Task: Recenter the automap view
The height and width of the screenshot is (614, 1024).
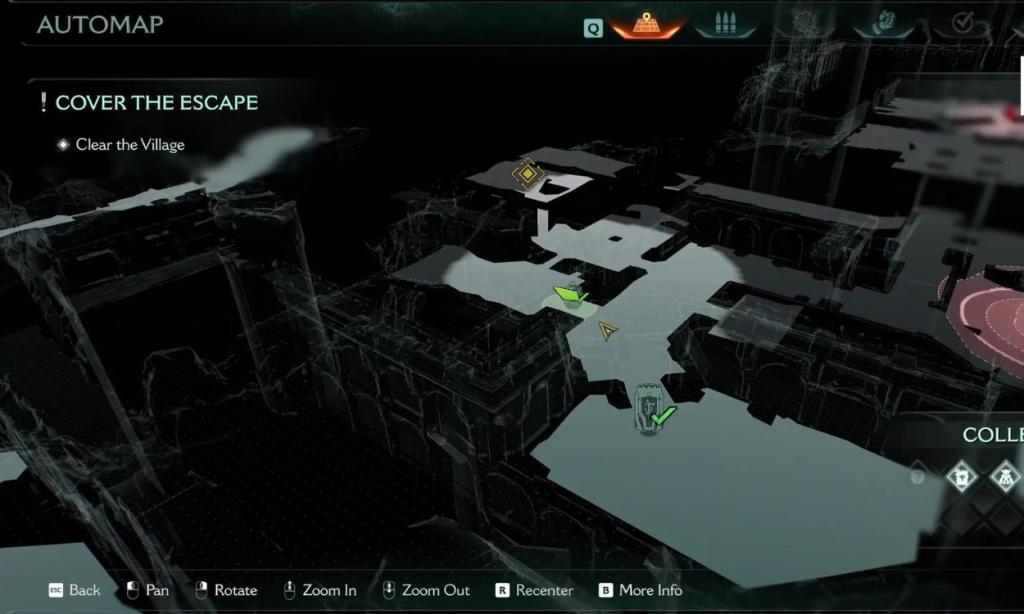Action: click(535, 590)
